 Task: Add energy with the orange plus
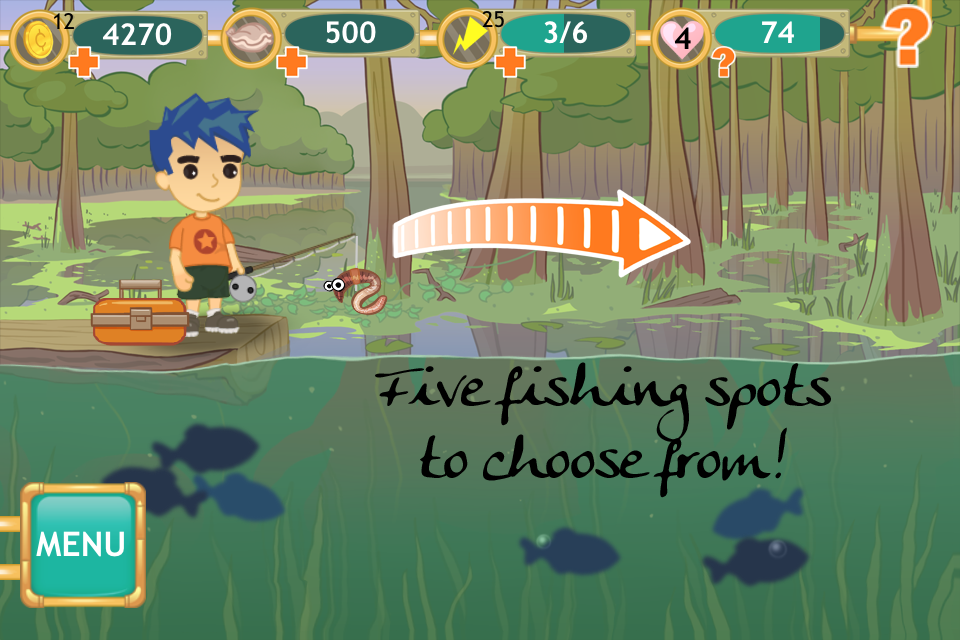(510, 64)
